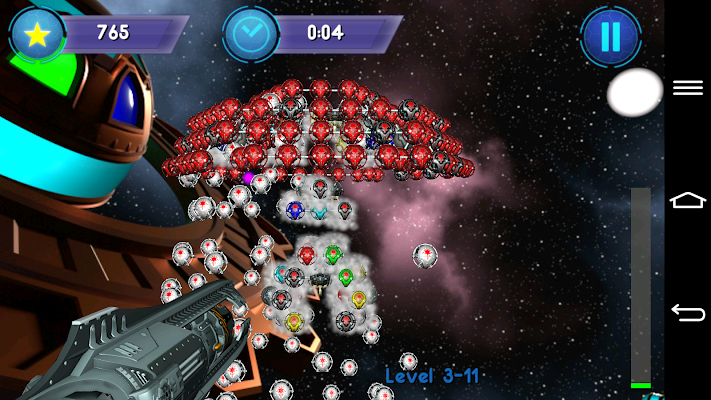Viewport: 711px width, 400px height.
Task: Open the Android menu button
Action: pyautogui.click(x=688, y=88)
